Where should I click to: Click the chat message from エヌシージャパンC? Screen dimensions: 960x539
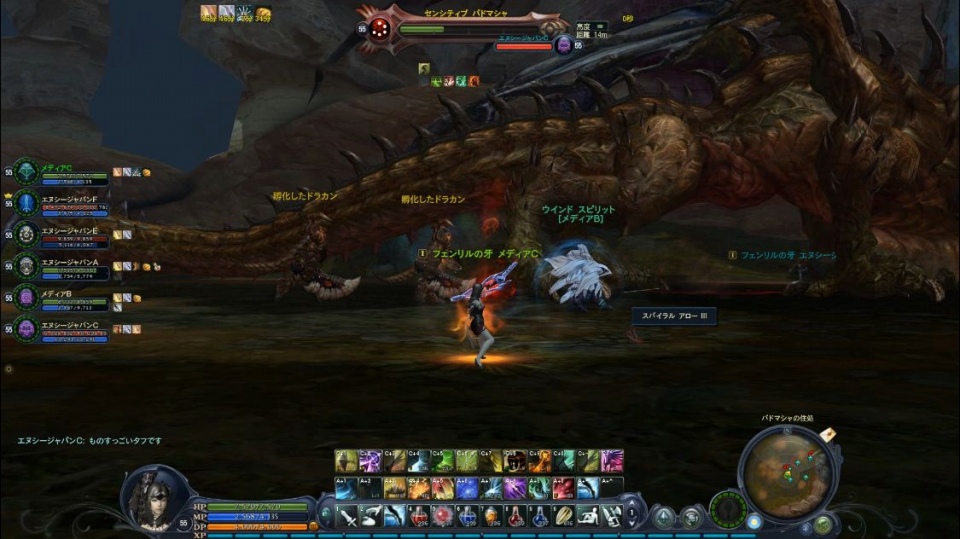click(90, 440)
